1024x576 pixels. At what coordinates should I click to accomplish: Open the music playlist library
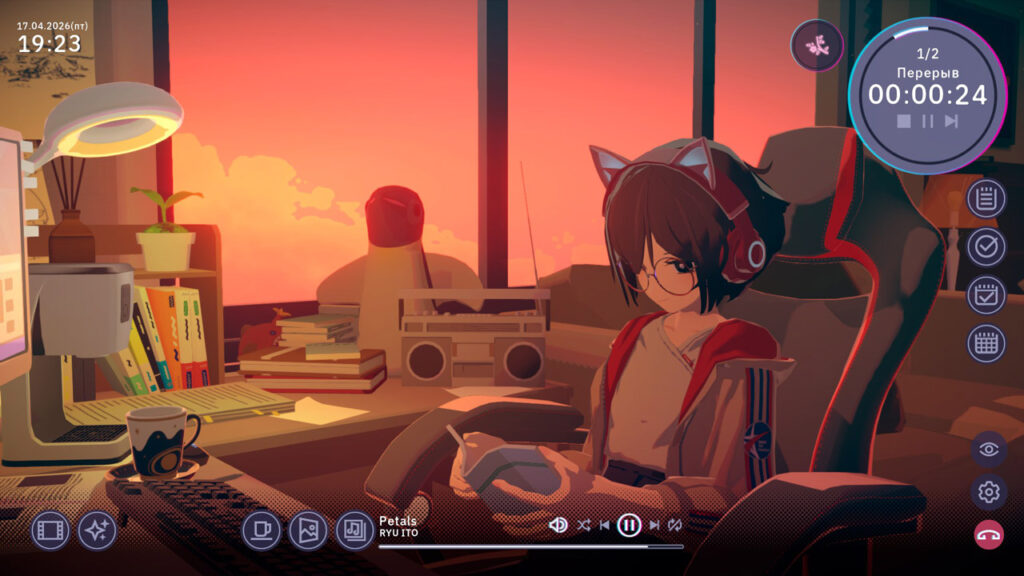tap(354, 530)
